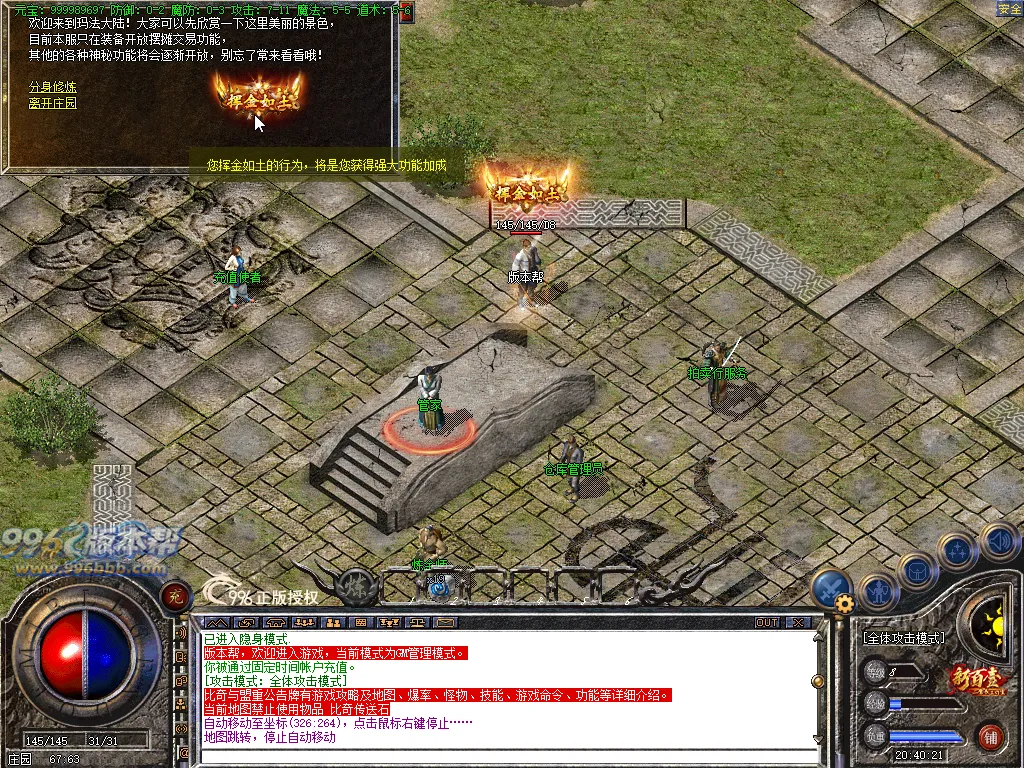Toggle the 全体攻击模式 attack mode label
This screenshot has width=1024, height=768.
(903, 638)
